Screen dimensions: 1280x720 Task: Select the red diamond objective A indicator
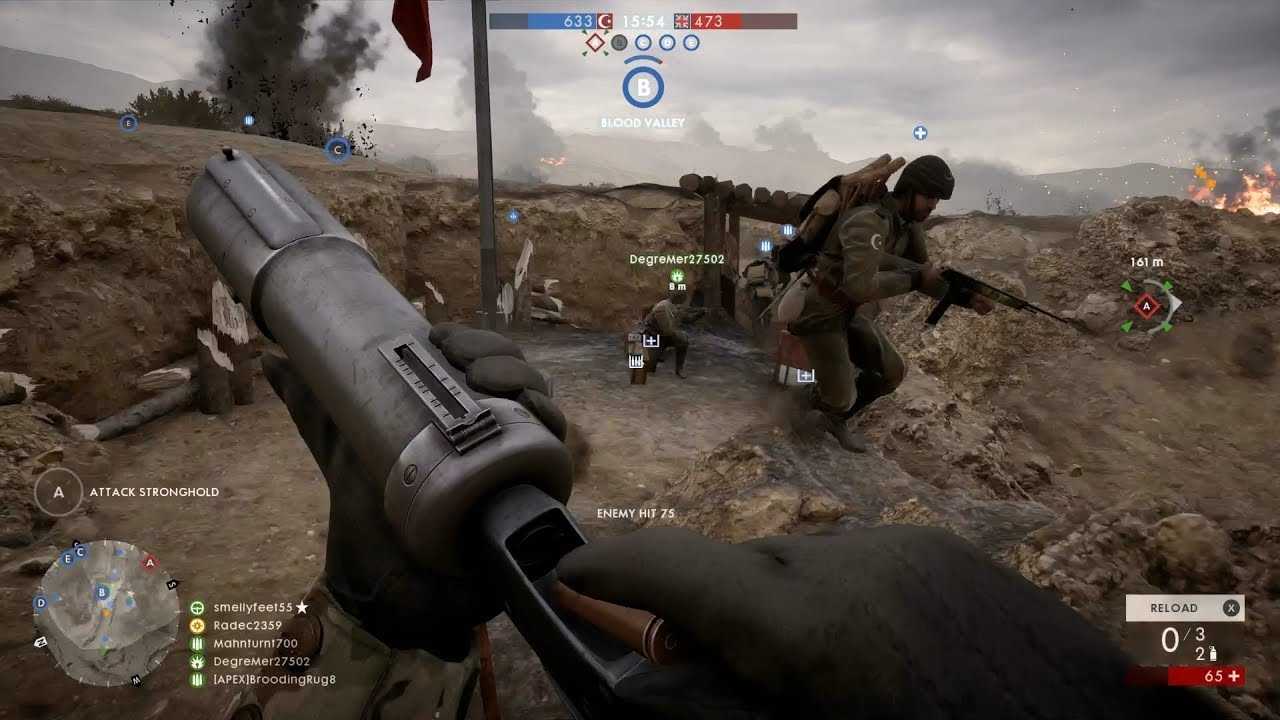pos(596,41)
